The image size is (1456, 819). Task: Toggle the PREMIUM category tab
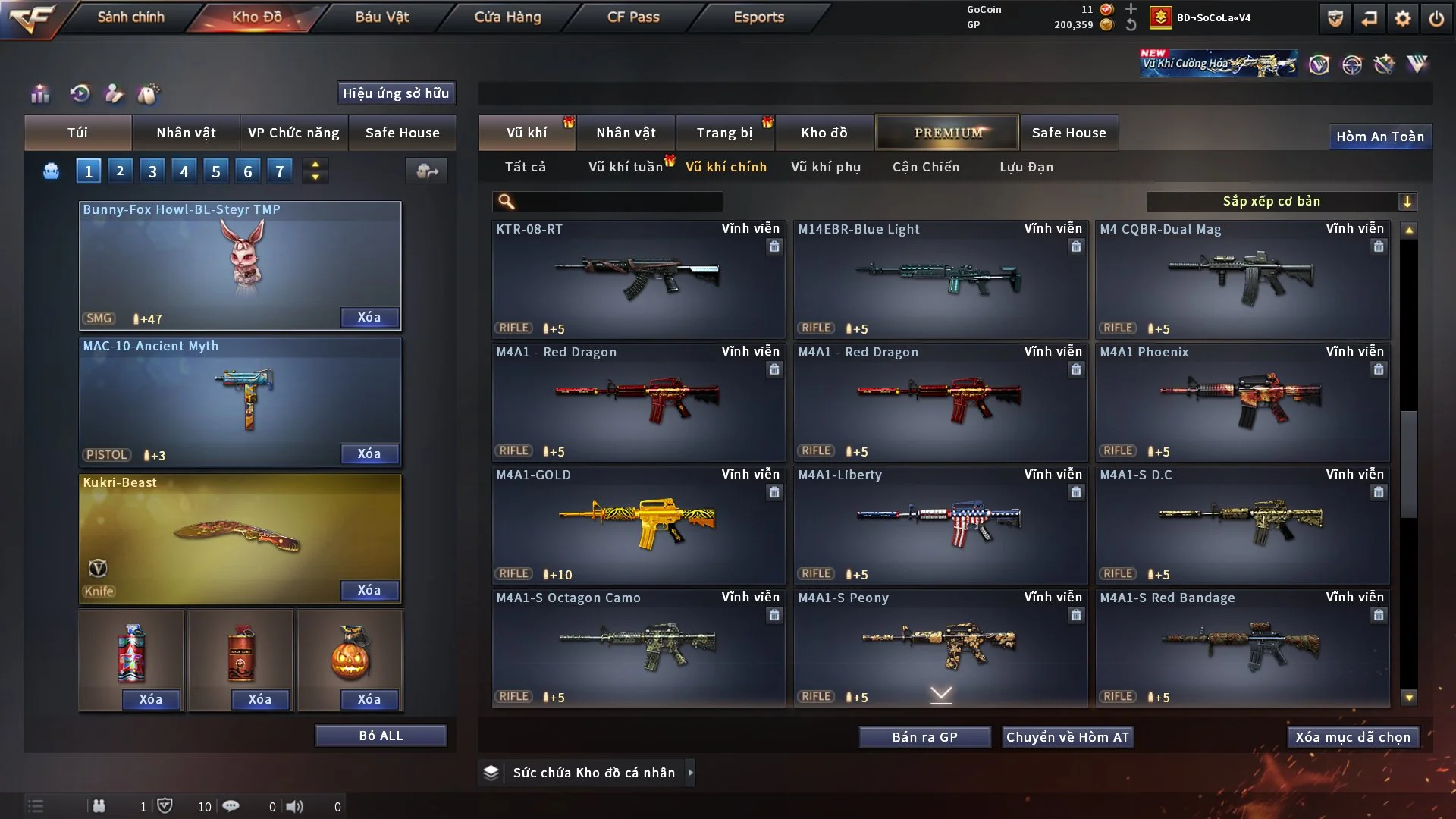(x=947, y=132)
